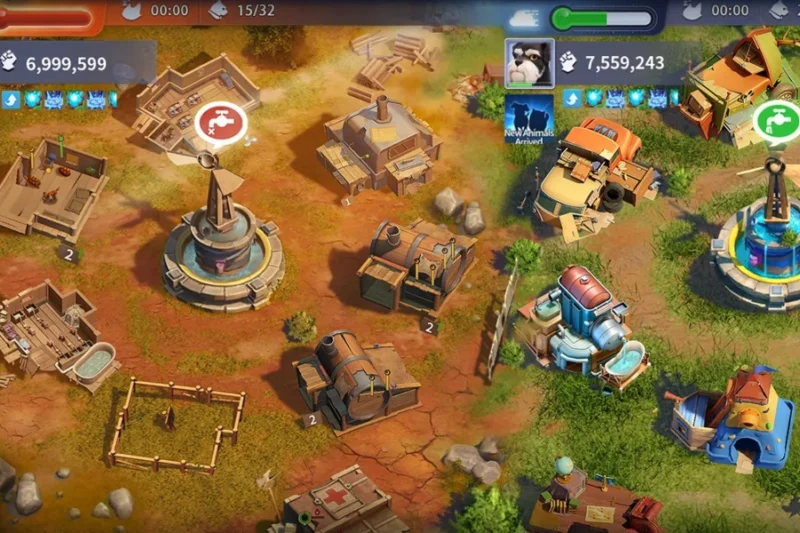The height and width of the screenshot is (533, 800).
Task: Collect from the green water tap bubble
Action: pos(776,122)
